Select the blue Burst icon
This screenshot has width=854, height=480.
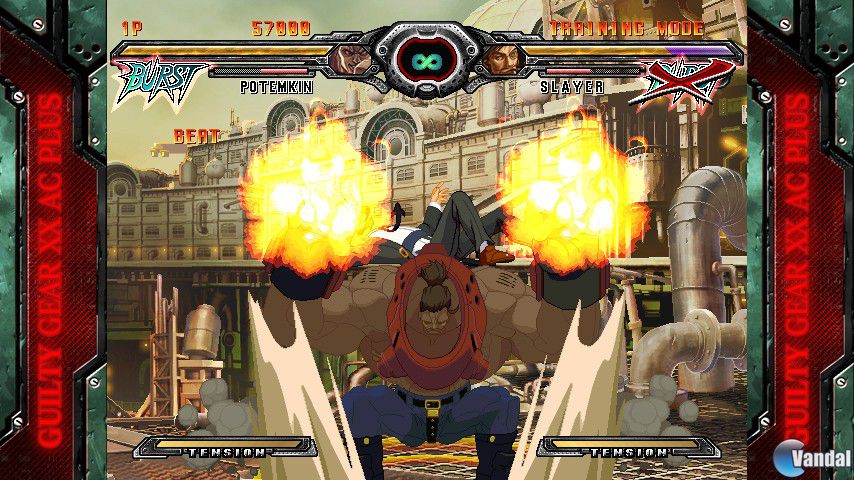coord(160,79)
